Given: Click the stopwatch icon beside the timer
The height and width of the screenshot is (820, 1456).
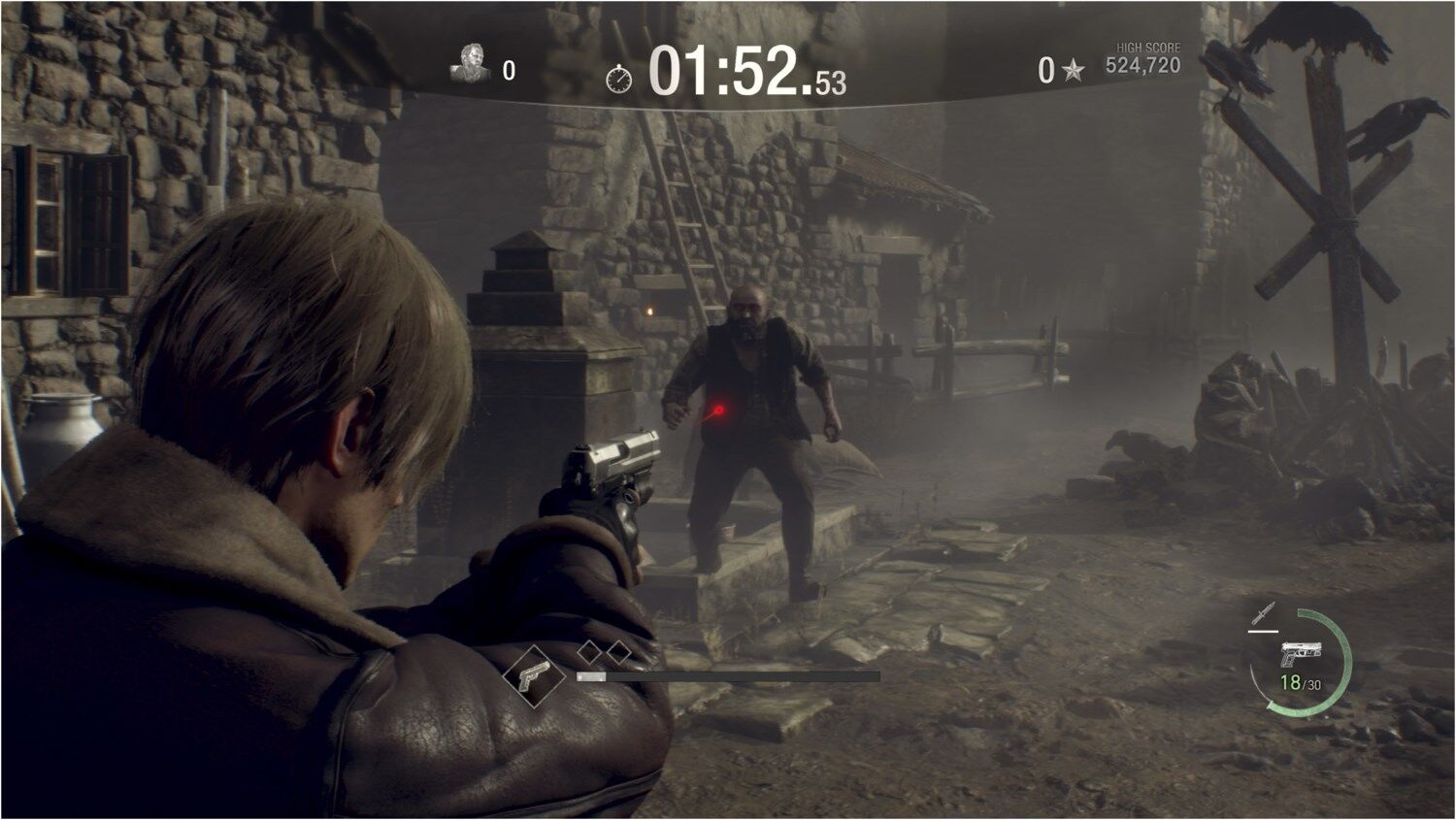Looking at the screenshot, I should 618,79.
